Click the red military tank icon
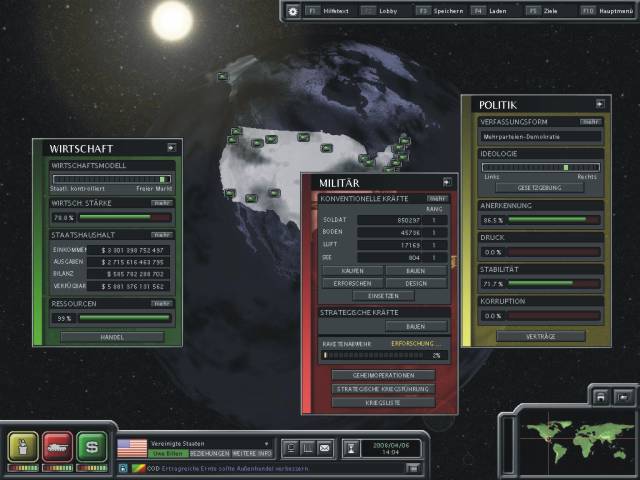 [x=58, y=444]
